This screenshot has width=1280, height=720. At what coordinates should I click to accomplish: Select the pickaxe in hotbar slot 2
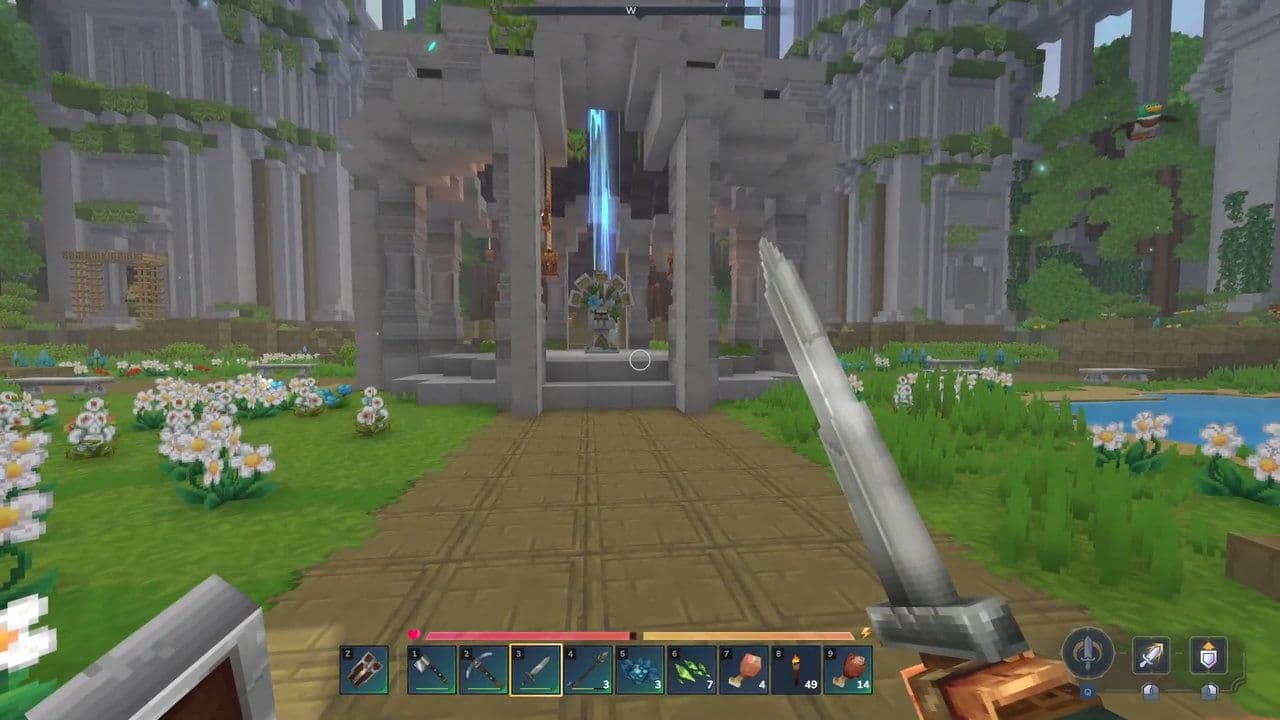pyautogui.click(x=485, y=671)
